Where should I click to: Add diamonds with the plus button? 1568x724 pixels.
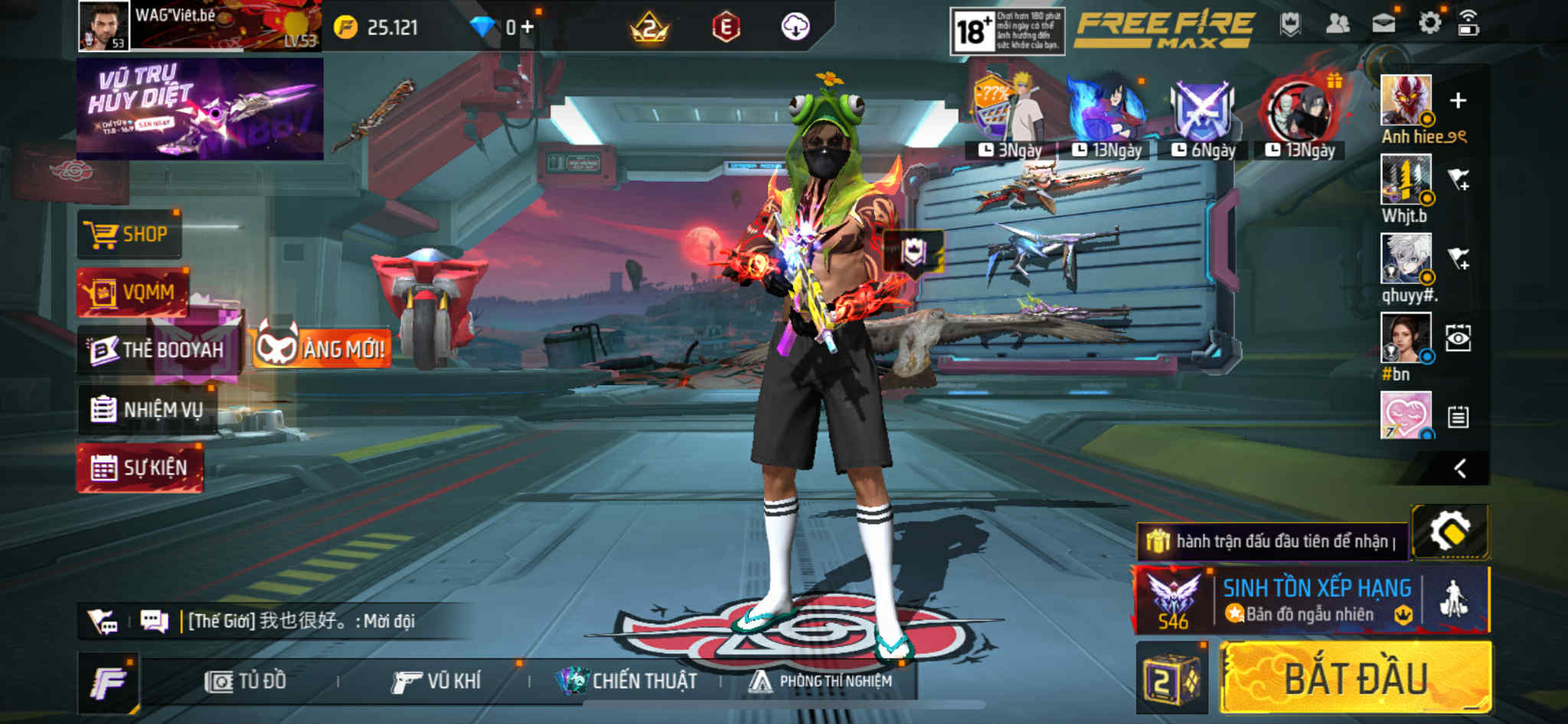point(528,28)
